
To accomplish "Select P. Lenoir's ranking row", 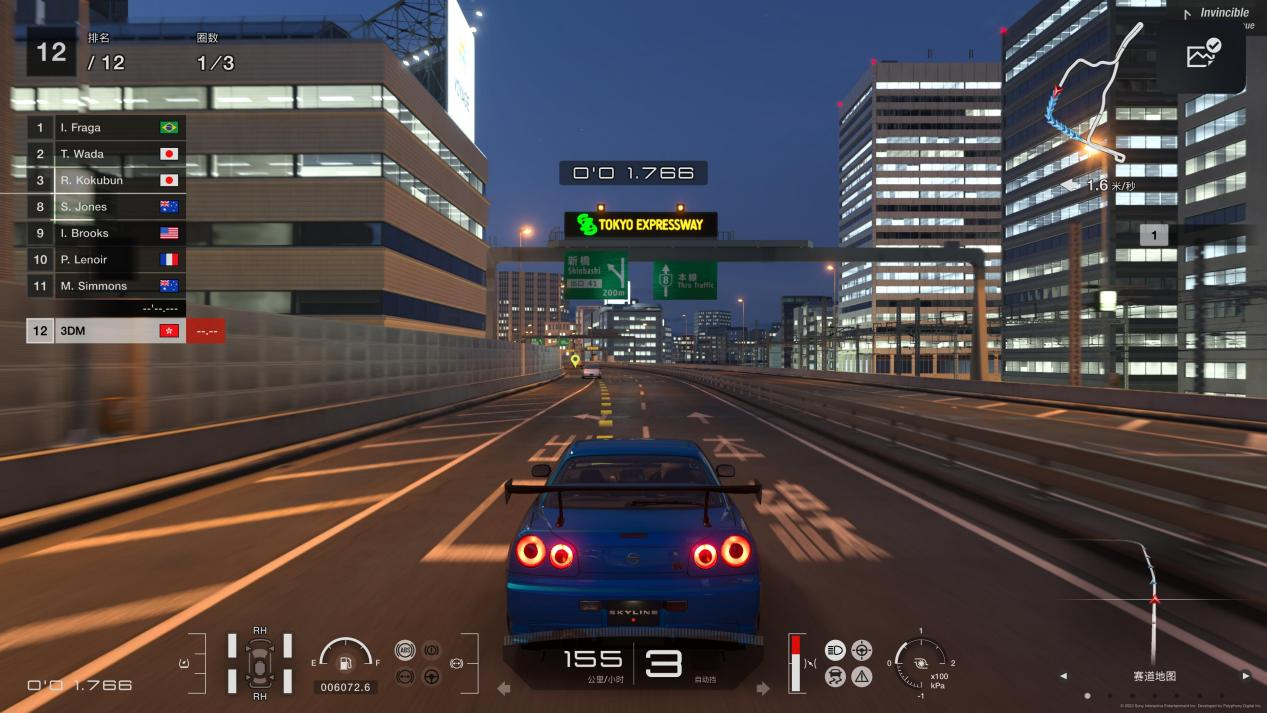I will pyautogui.click(x=105, y=260).
